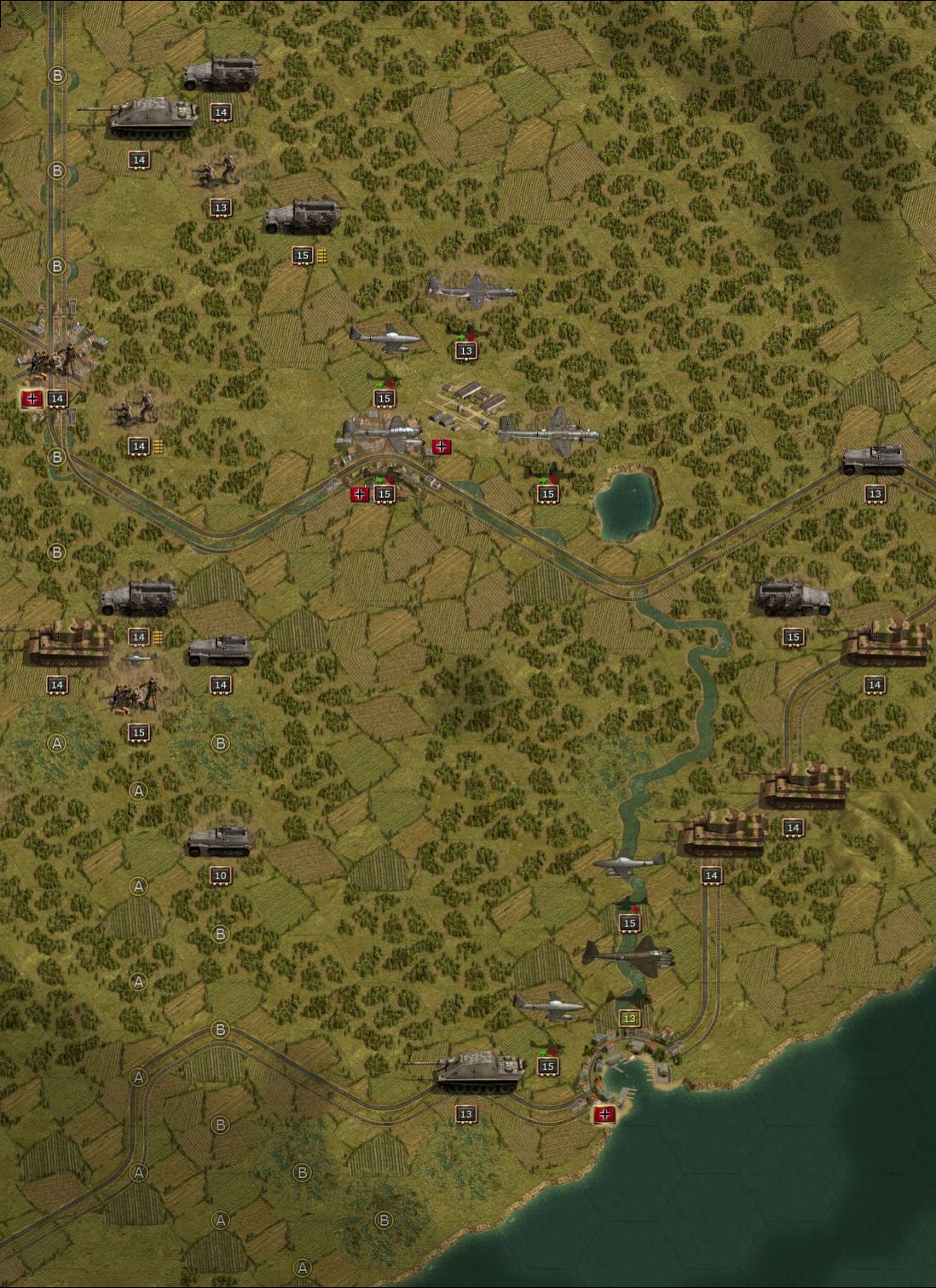Select the halftrack with strength 13

pyautogui.click(x=874, y=459)
